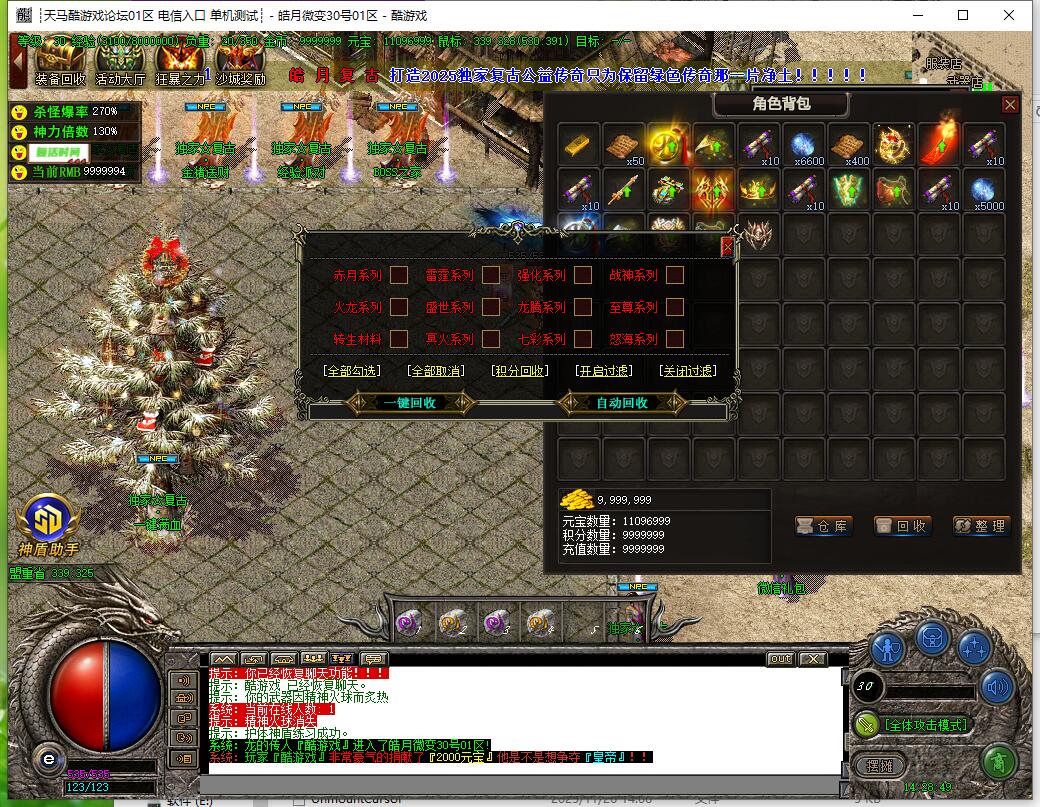Start the 一键回收 one-click recycle
The image size is (1040, 807).
pyautogui.click(x=410, y=403)
